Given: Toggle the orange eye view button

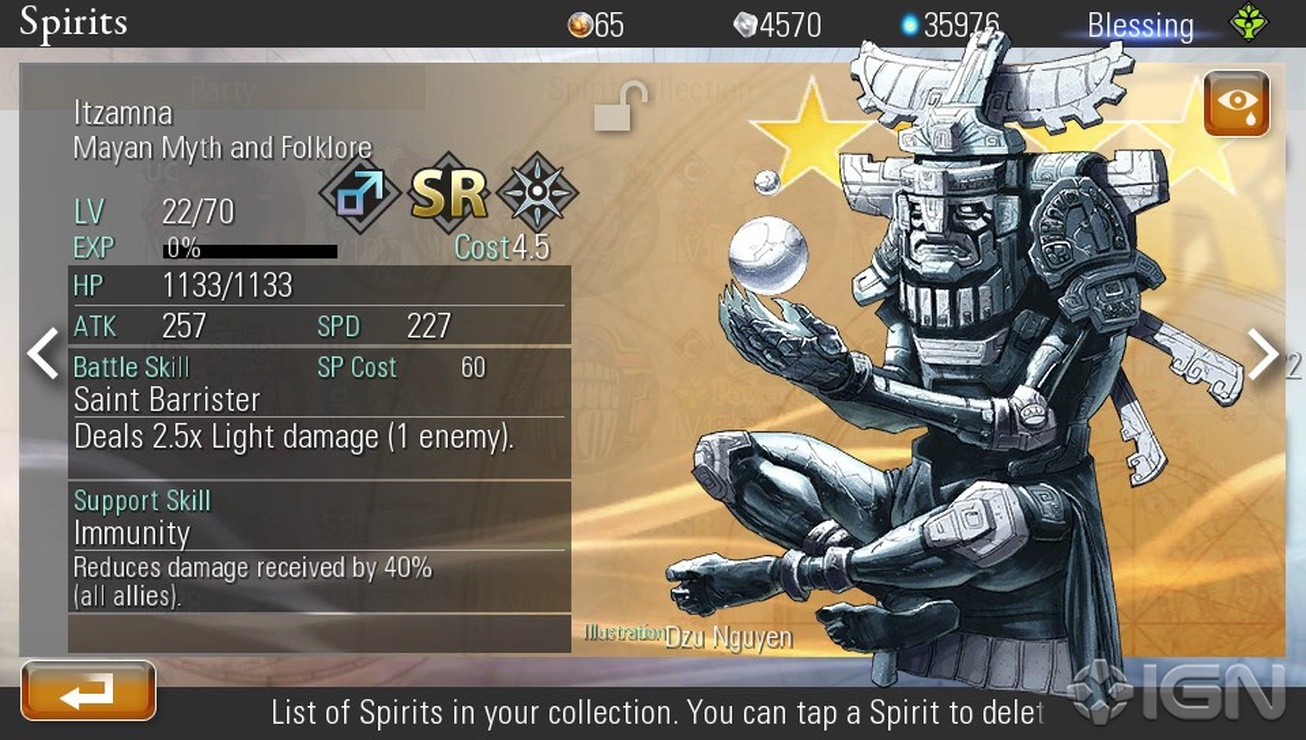Looking at the screenshot, I should [1236, 103].
